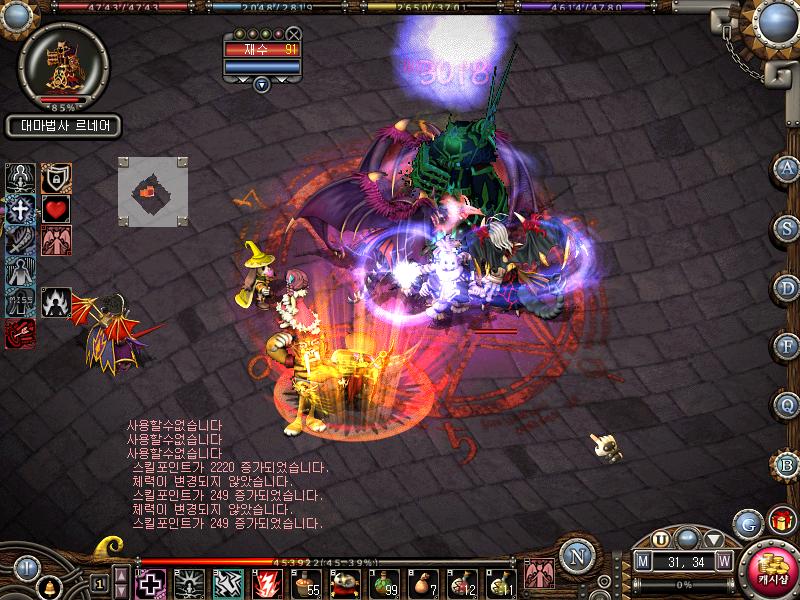Click the small minimap panel
The width and height of the screenshot is (800, 600).
pos(152,189)
